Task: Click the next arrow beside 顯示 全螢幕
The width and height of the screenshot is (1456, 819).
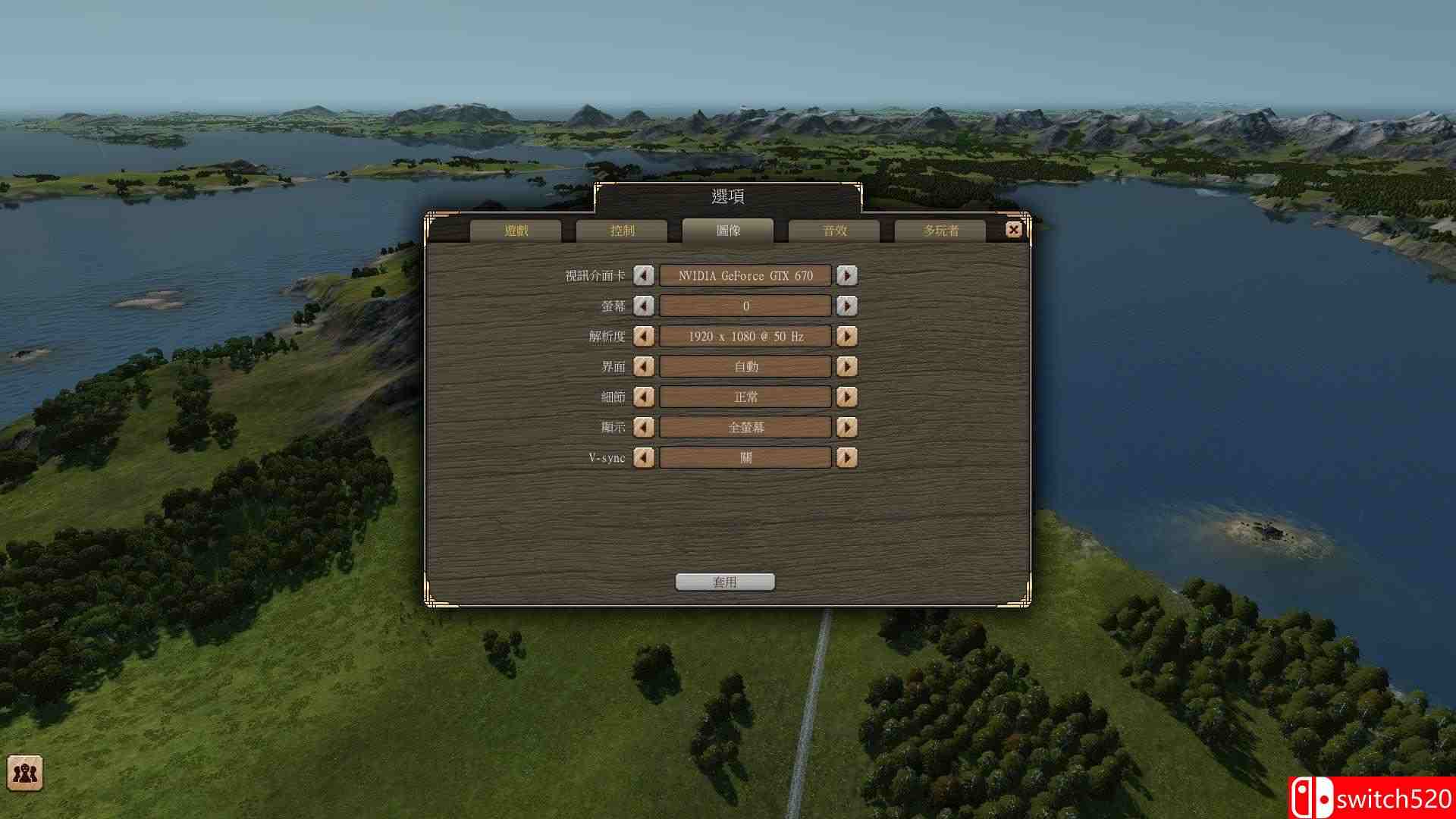Action: 847,427
